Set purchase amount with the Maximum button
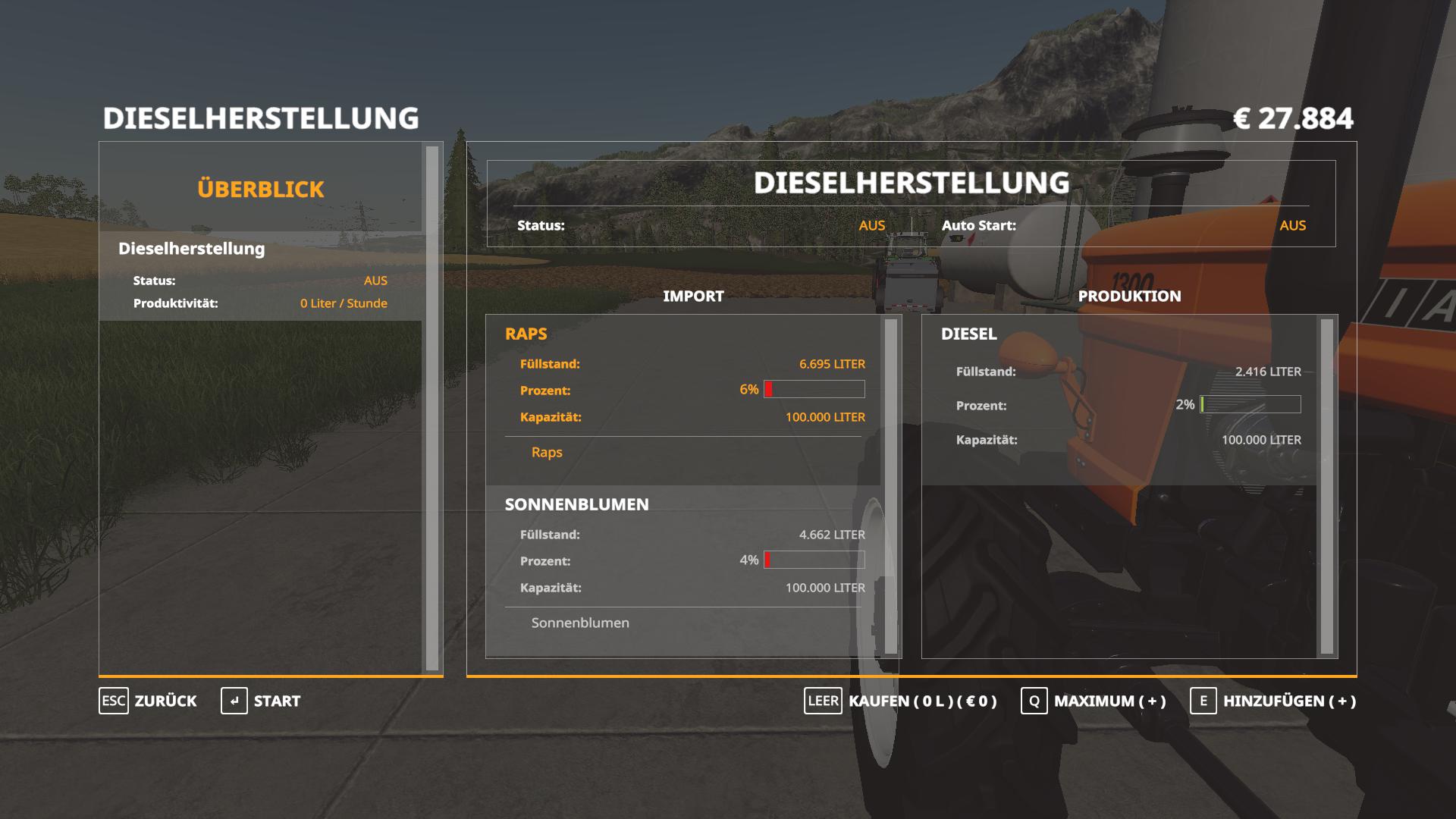Screen dimensions: 1456x819 click(x=1094, y=701)
